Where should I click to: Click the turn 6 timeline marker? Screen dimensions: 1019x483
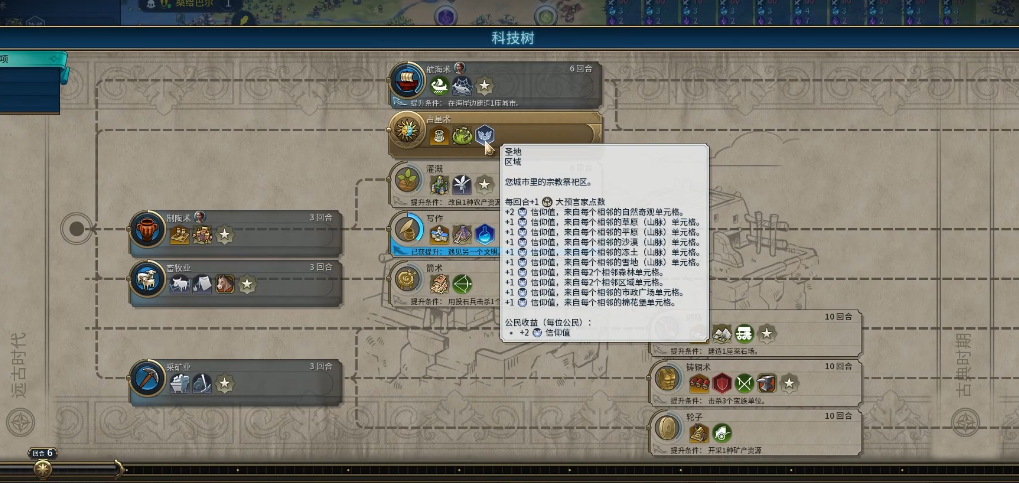click(x=42, y=454)
